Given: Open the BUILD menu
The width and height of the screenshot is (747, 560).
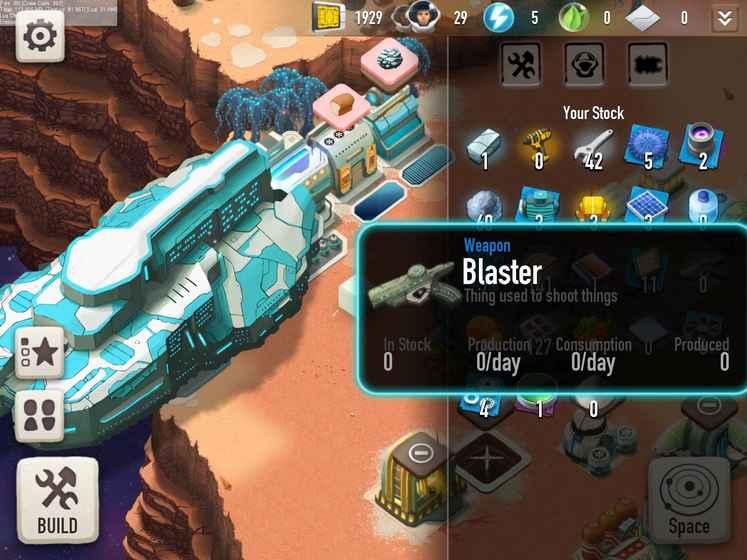Looking at the screenshot, I should tap(57, 500).
